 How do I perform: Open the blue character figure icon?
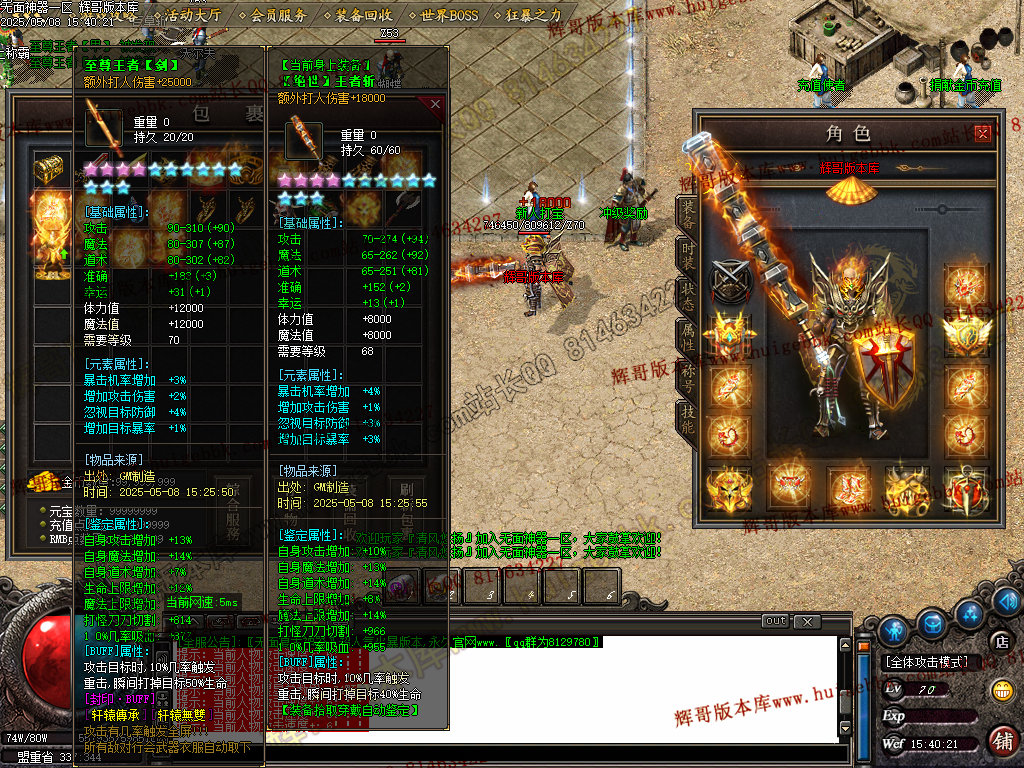(894, 629)
